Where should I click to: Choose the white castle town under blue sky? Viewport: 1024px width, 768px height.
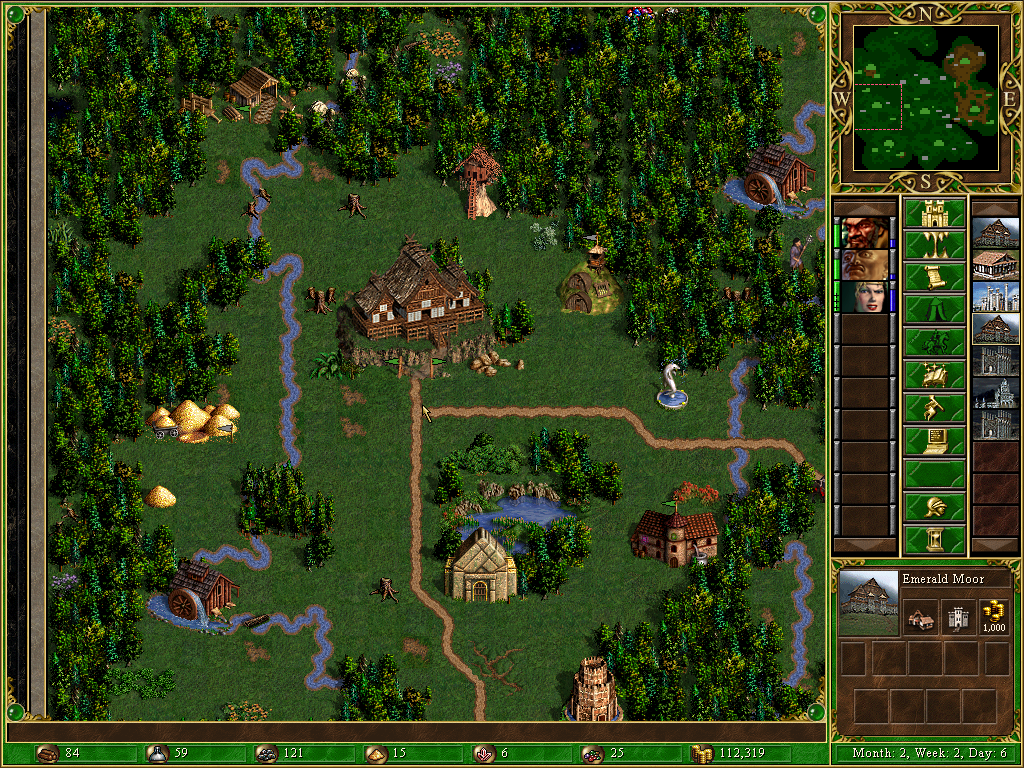(x=996, y=297)
